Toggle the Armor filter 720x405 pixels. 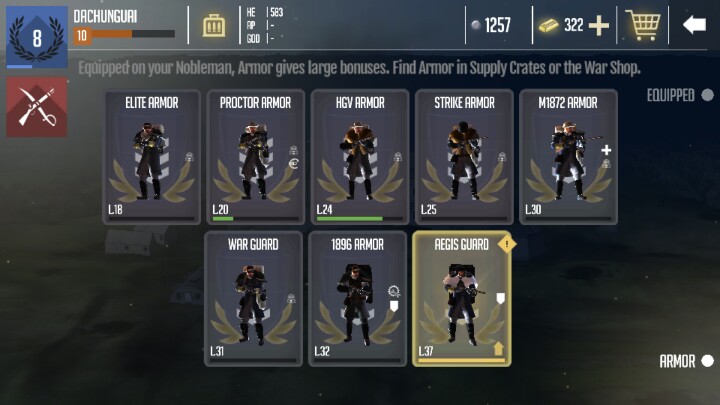point(707,361)
